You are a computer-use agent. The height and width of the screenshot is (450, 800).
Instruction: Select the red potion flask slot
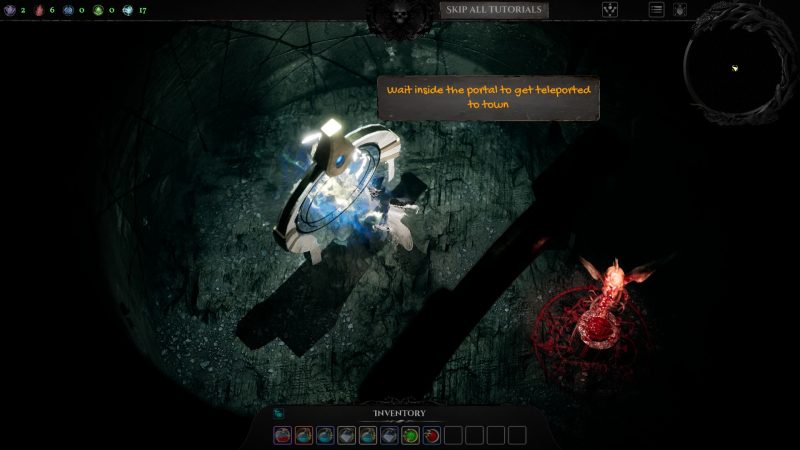click(x=283, y=435)
